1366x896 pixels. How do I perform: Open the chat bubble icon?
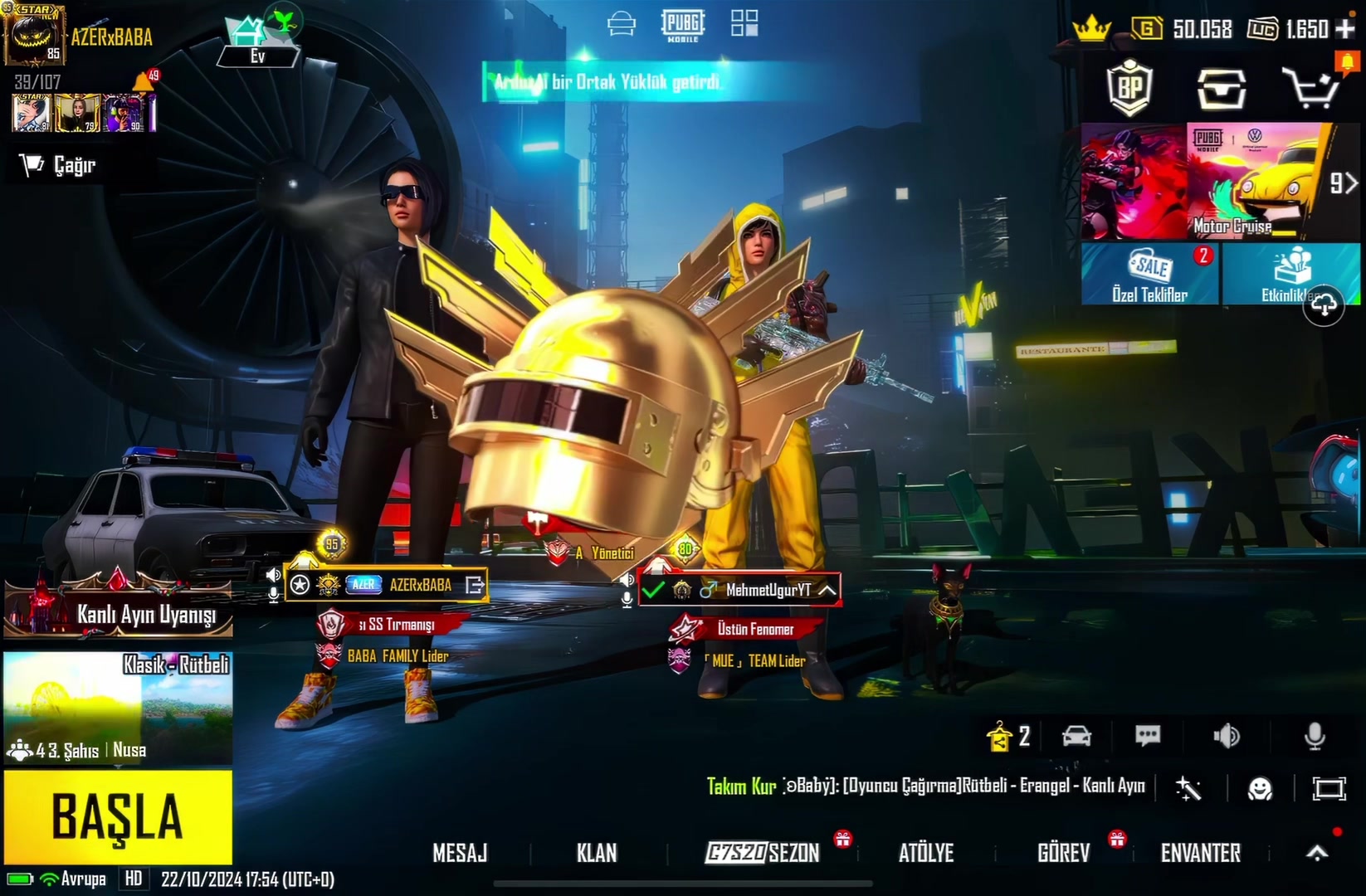tap(1148, 736)
